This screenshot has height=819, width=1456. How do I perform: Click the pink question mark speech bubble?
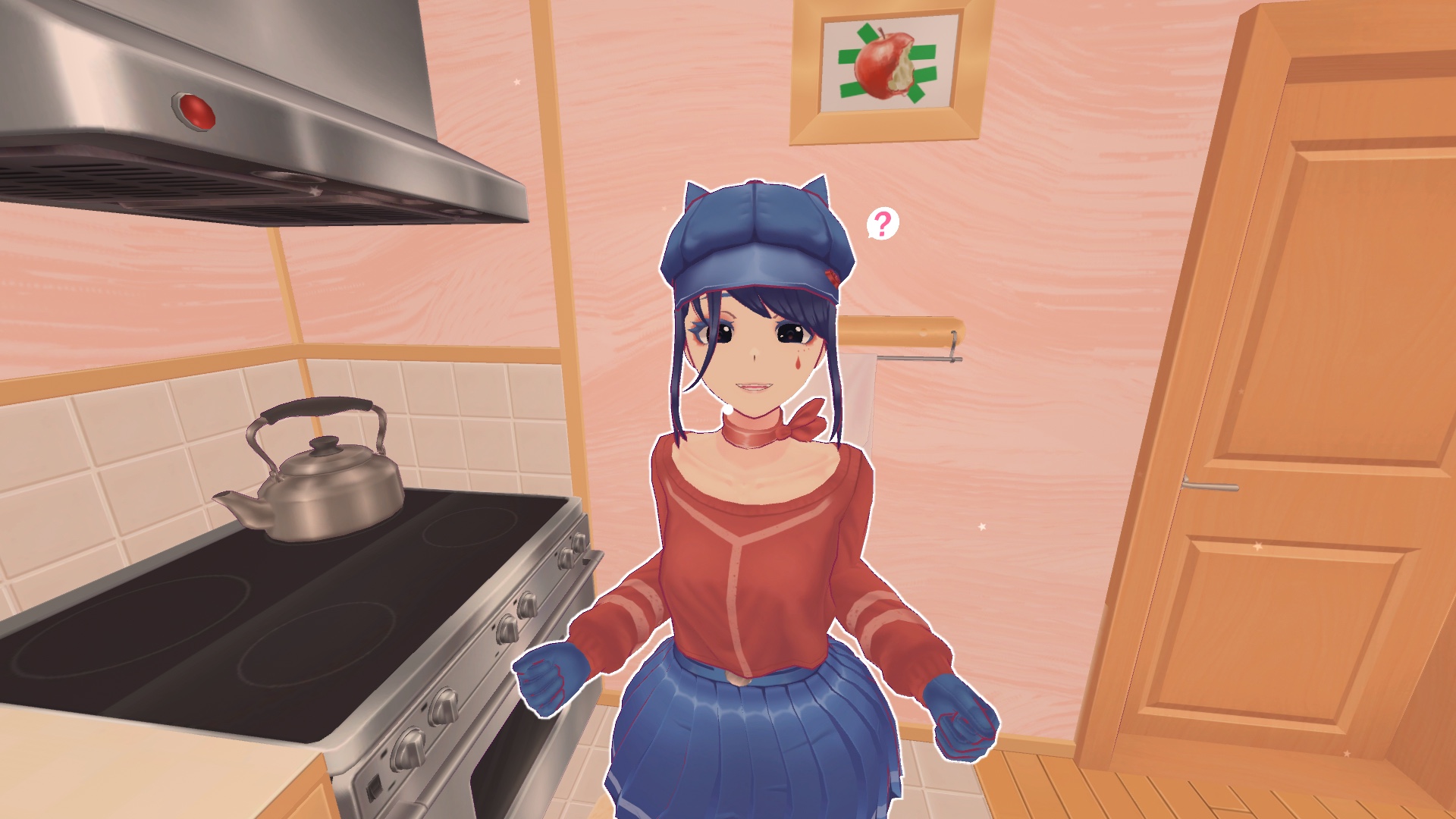(x=882, y=224)
